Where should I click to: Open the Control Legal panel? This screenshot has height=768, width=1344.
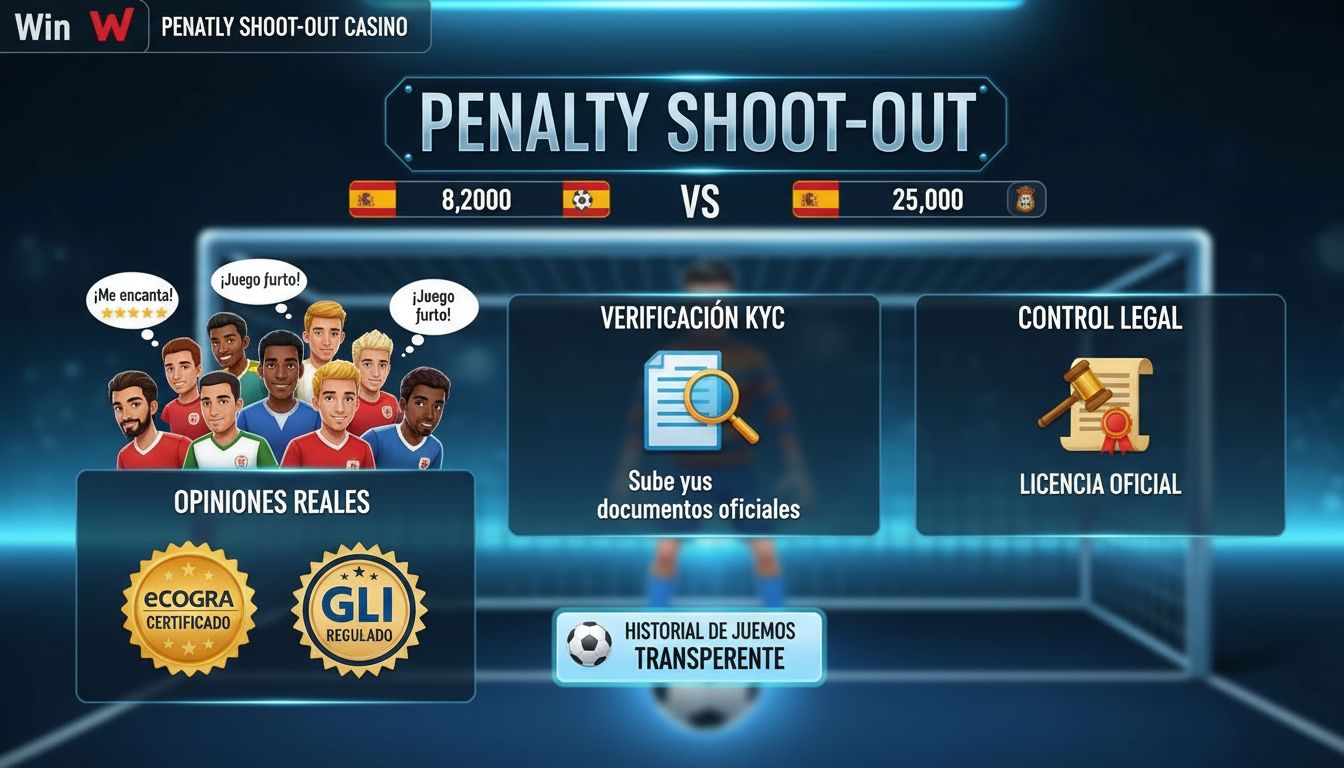[x=1100, y=415]
